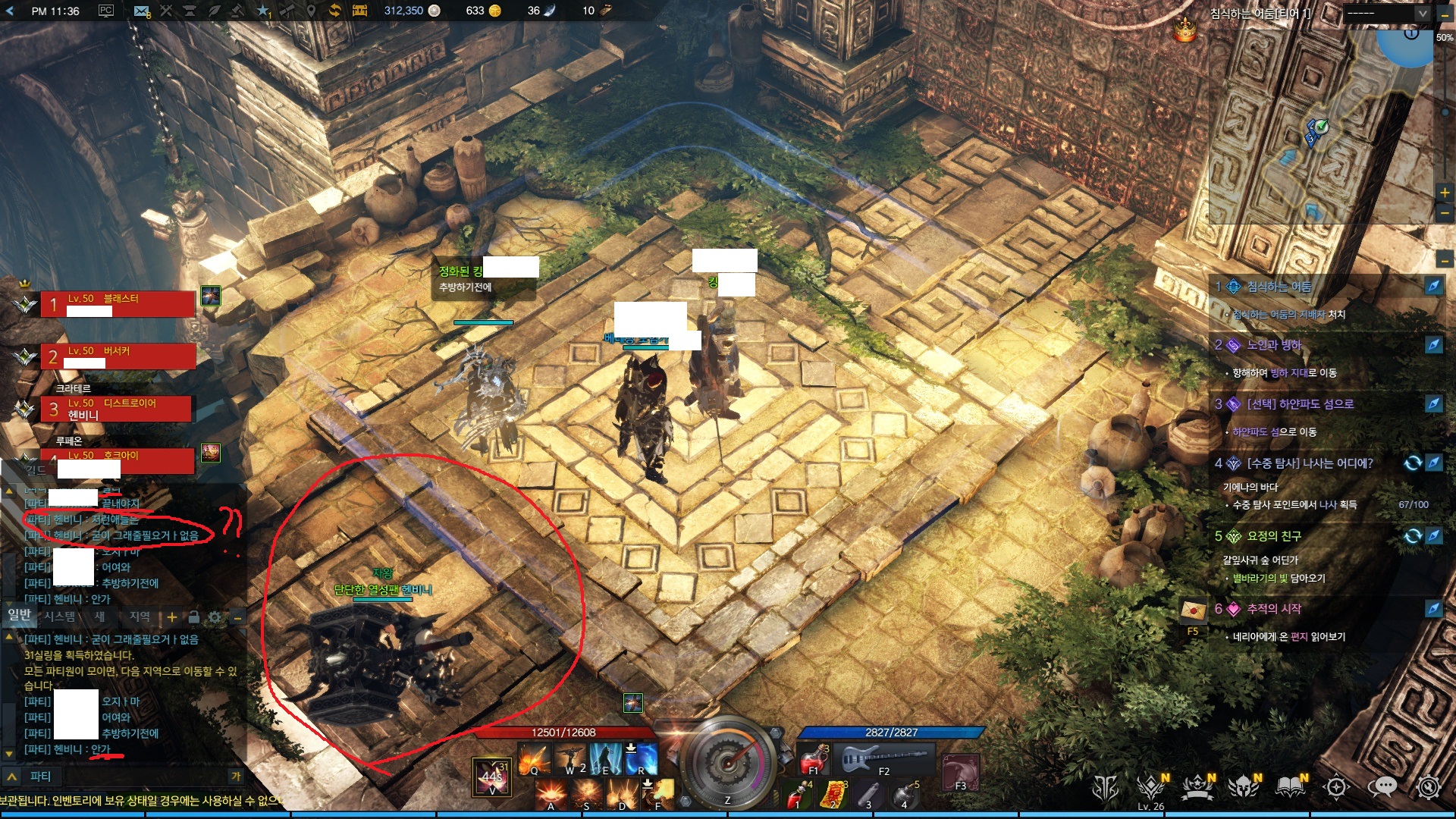Open chat settings gear icon

point(215,617)
